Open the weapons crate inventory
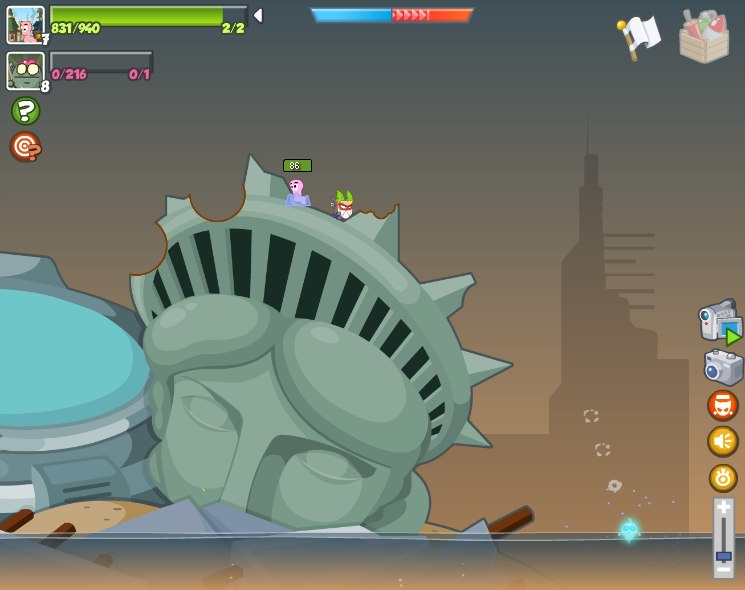This screenshot has width=745, height=590. (x=703, y=37)
